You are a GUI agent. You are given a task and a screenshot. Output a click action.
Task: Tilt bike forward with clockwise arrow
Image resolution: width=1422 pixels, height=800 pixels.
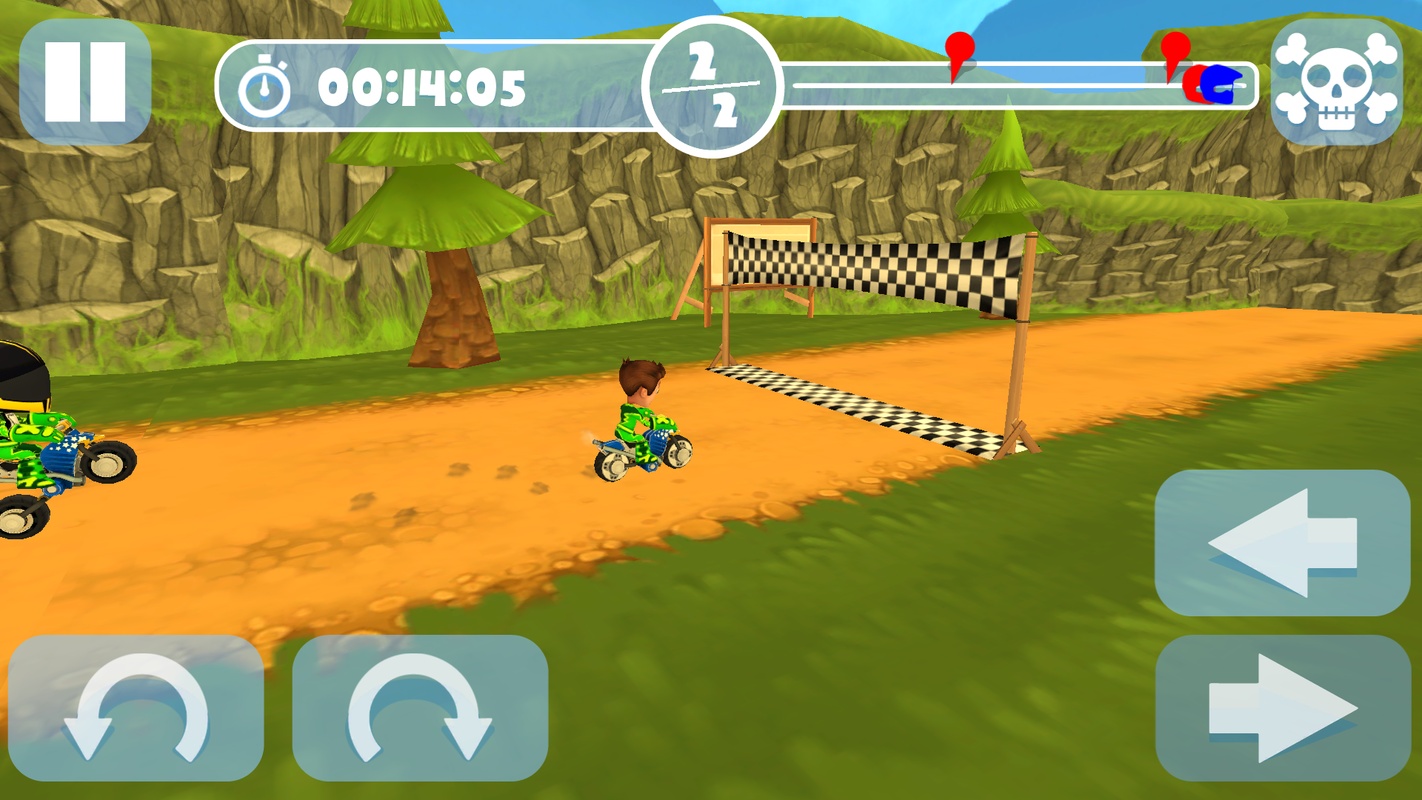[420, 708]
